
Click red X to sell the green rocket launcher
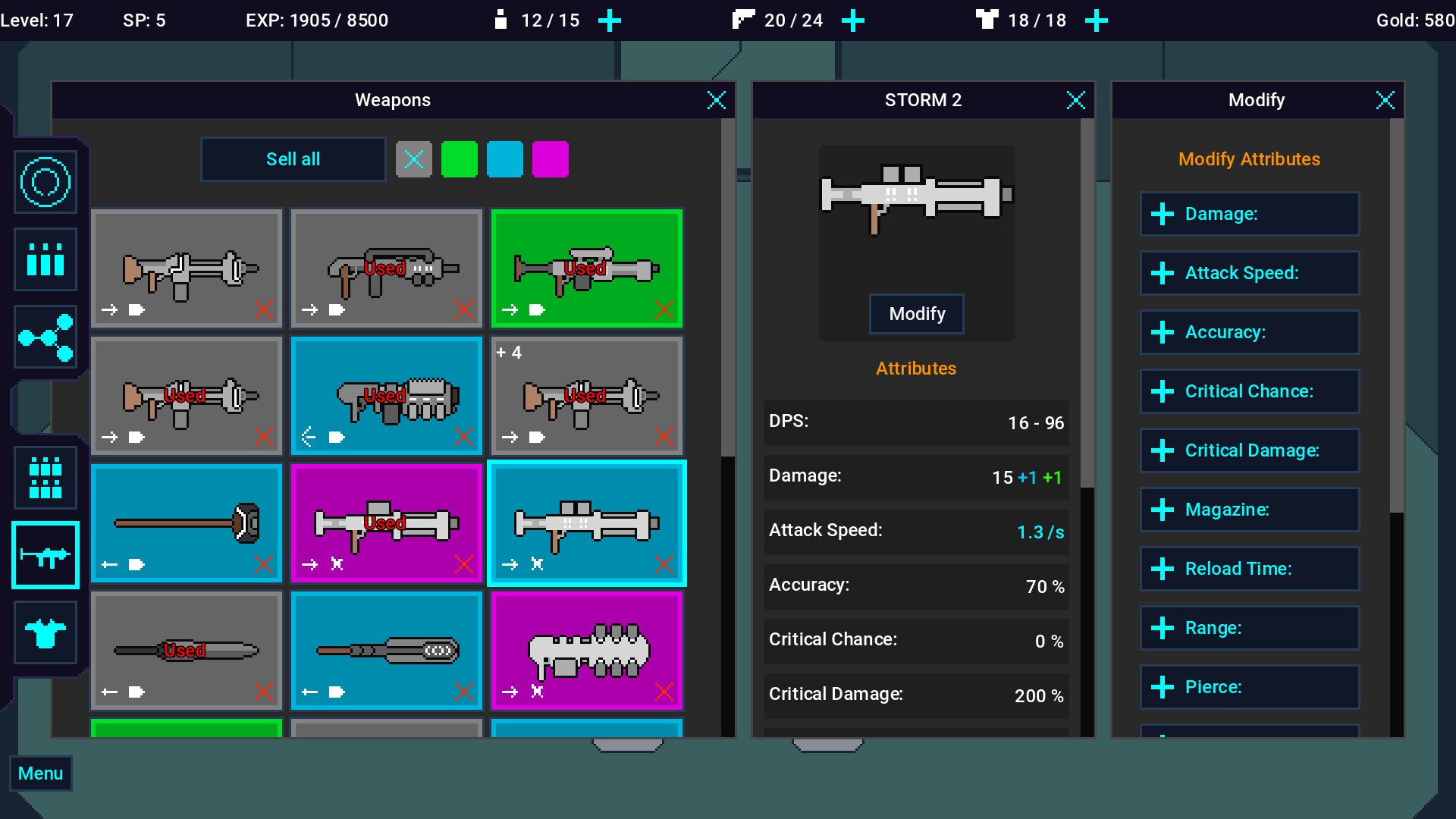(664, 310)
